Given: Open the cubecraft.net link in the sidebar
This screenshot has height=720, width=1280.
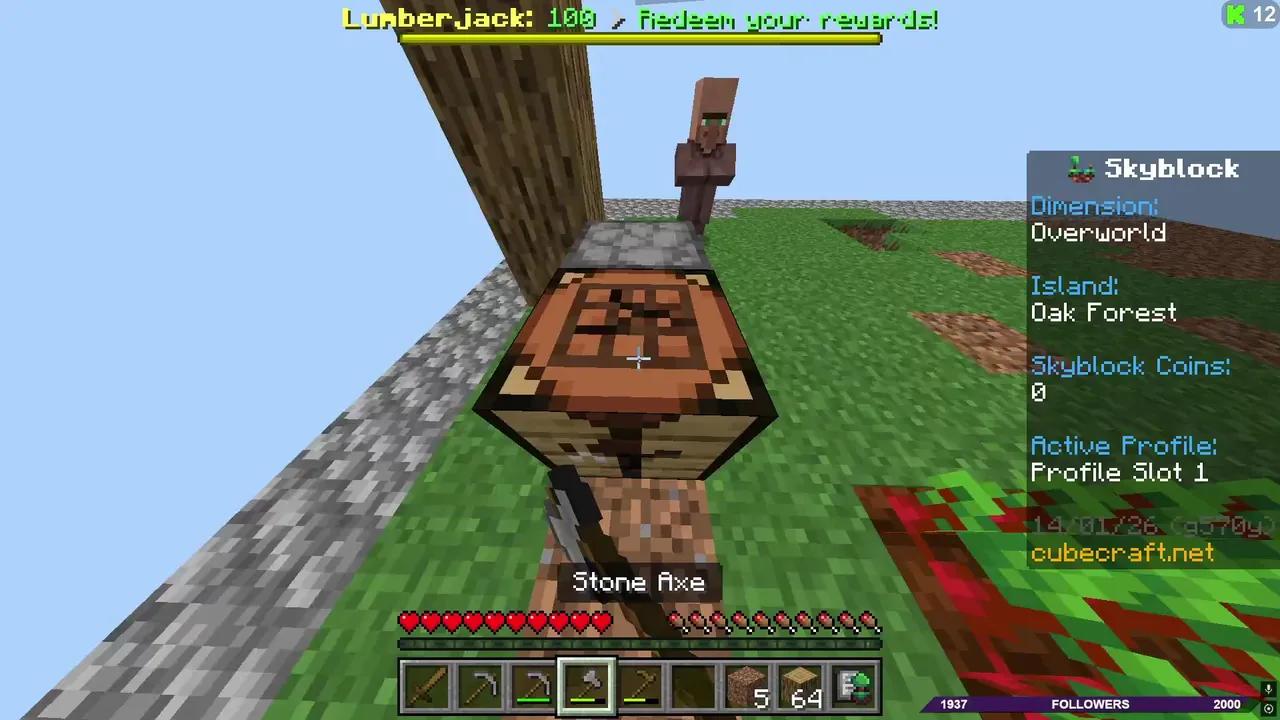Looking at the screenshot, I should coord(1122,553).
